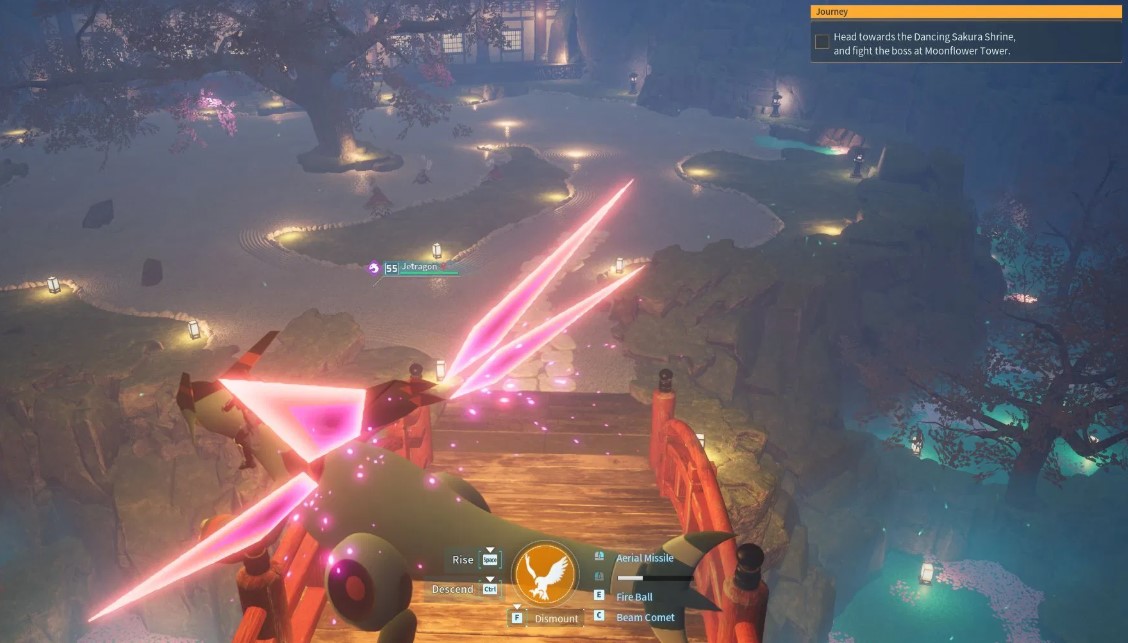1128x643 pixels.
Task: Click the Journey objective tracker header
Action: coord(965,12)
